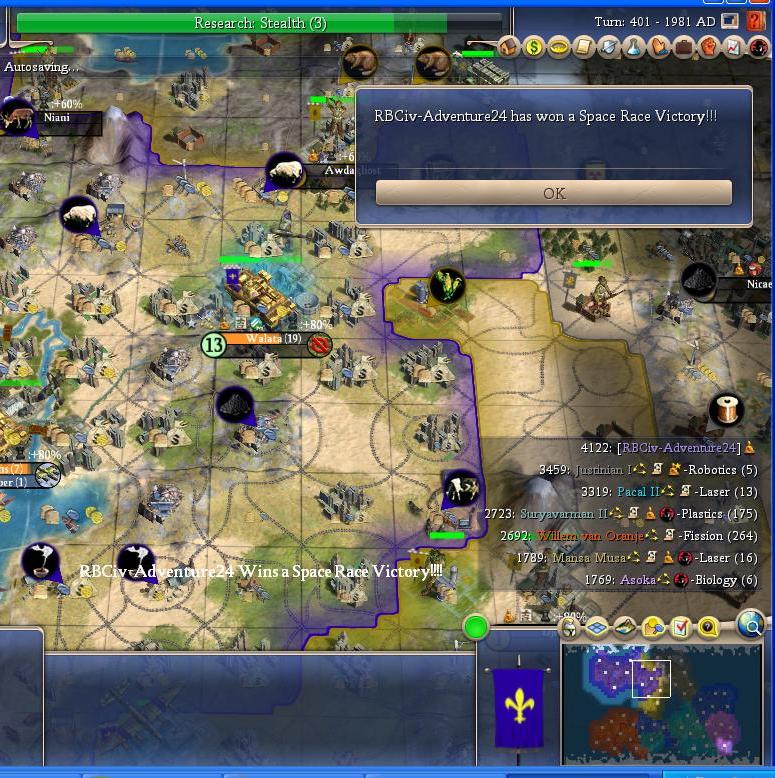This screenshot has width=775, height=778.
Task: Toggle the tile grid display button
Action: (597, 628)
